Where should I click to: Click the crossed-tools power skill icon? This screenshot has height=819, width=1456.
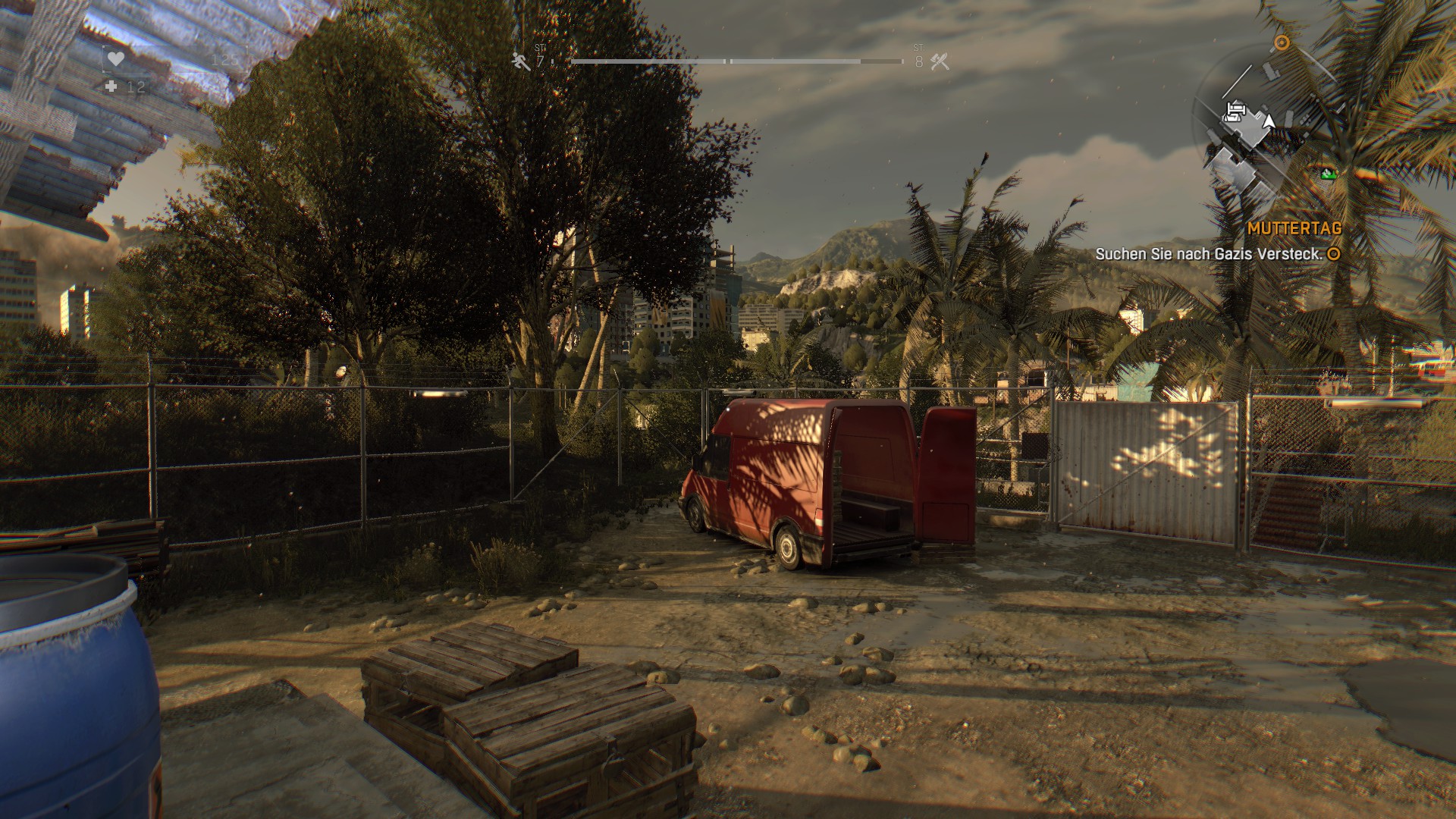[940, 61]
